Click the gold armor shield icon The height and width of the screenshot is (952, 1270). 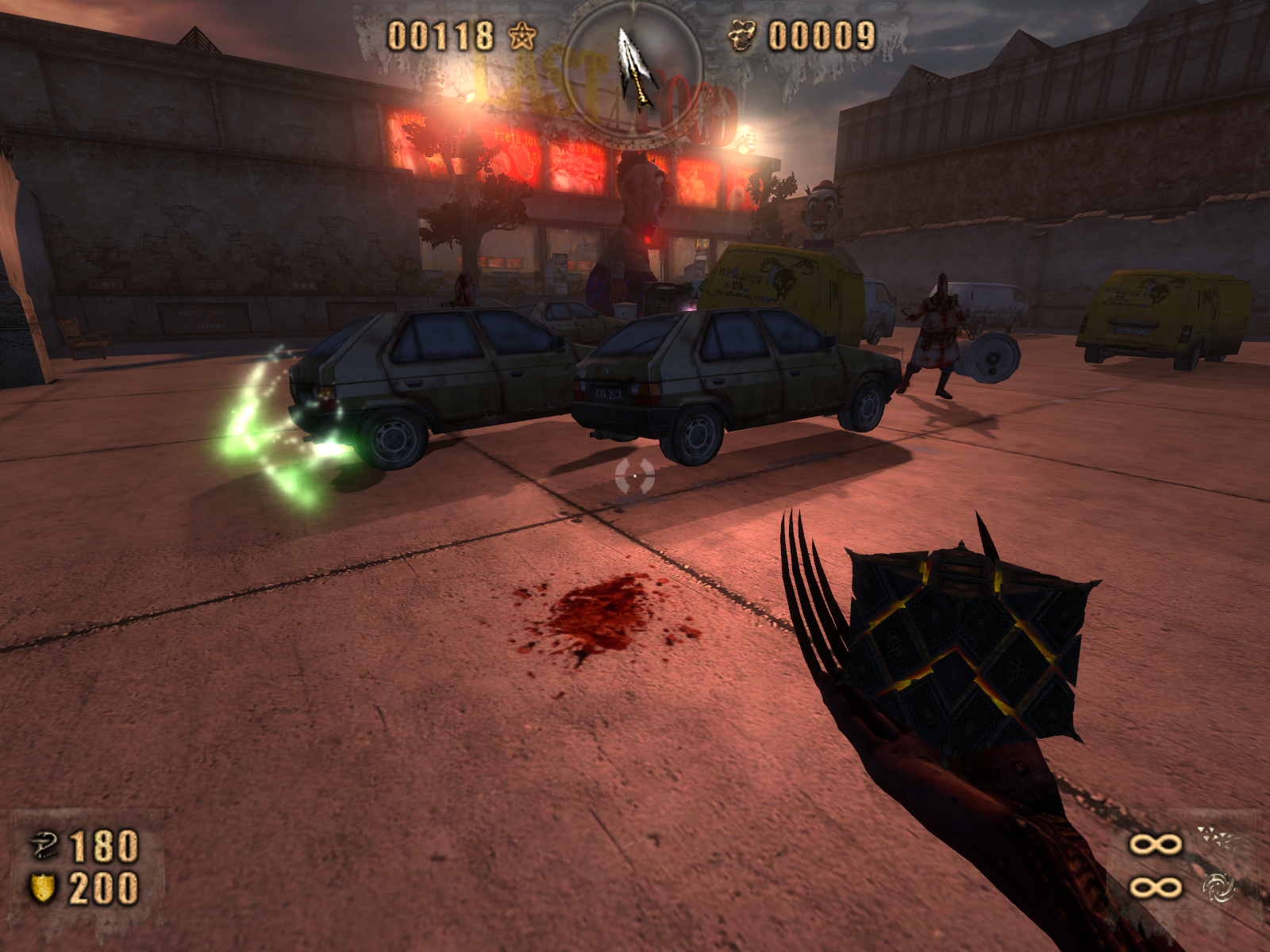(43, 888)
